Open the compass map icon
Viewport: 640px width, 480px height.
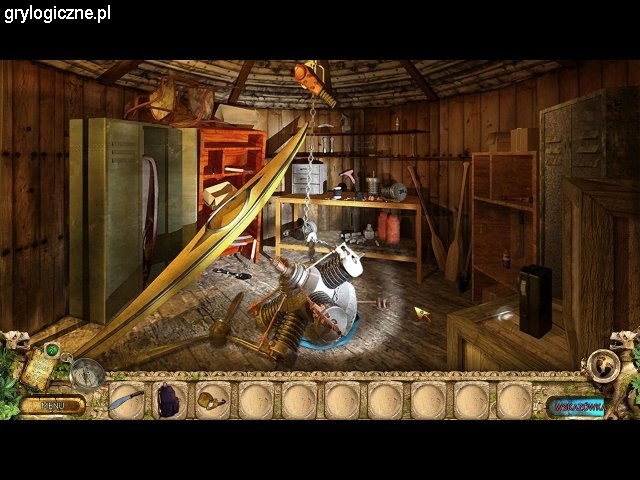[88, 373]
